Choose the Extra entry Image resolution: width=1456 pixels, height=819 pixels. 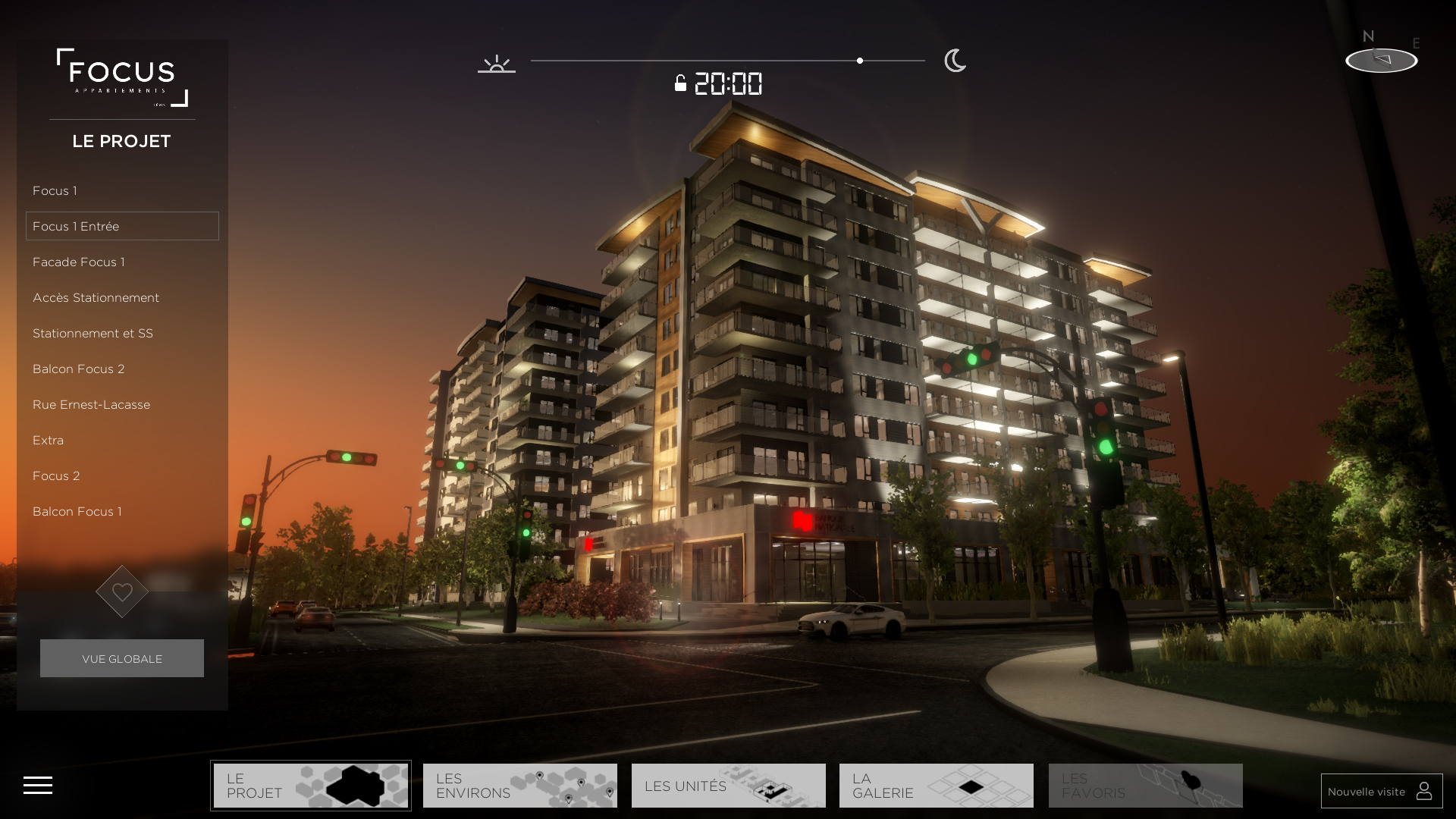[49, 441]
